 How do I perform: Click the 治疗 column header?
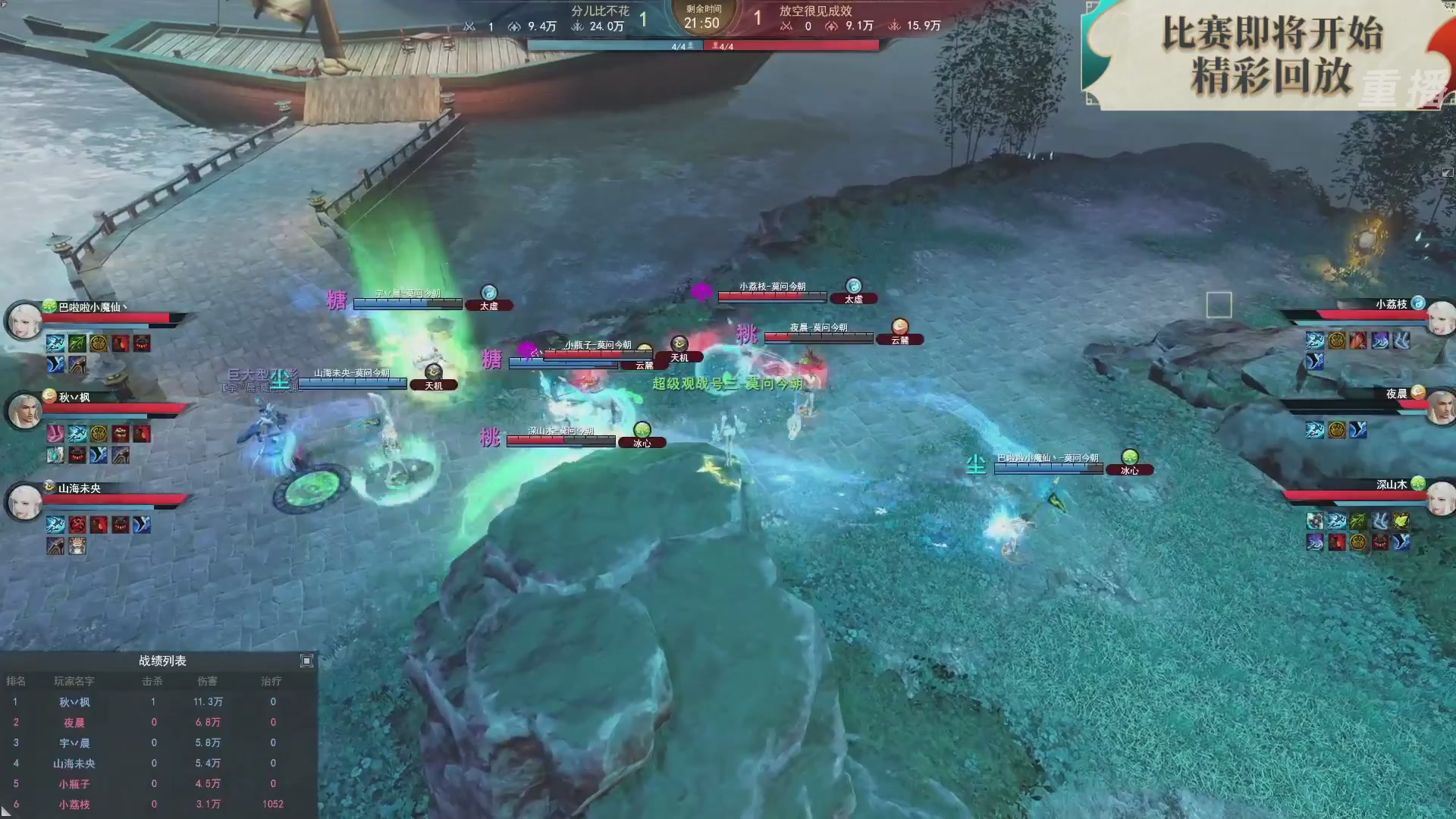pos(272,681)
